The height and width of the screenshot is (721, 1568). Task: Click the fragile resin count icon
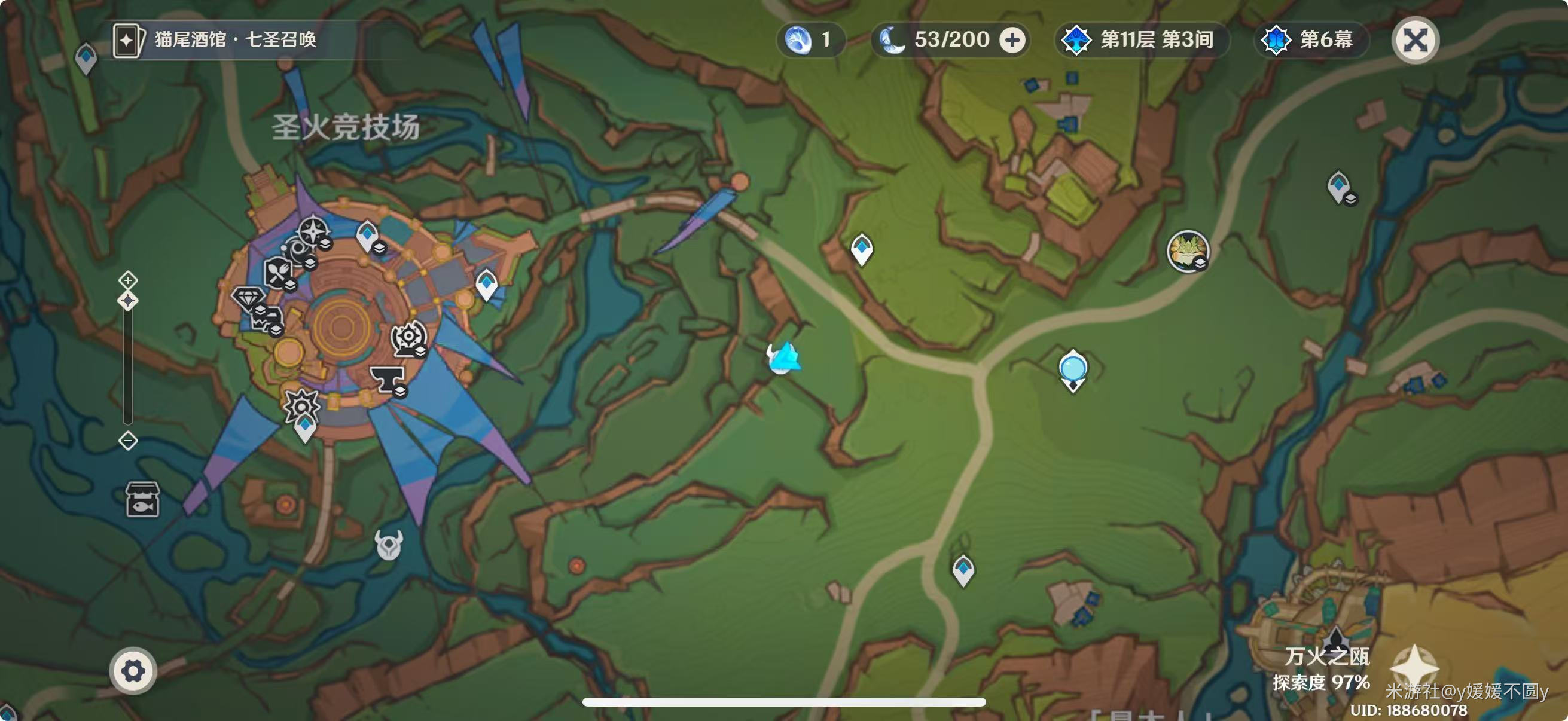pyautogui.click(x=798, y=41)
